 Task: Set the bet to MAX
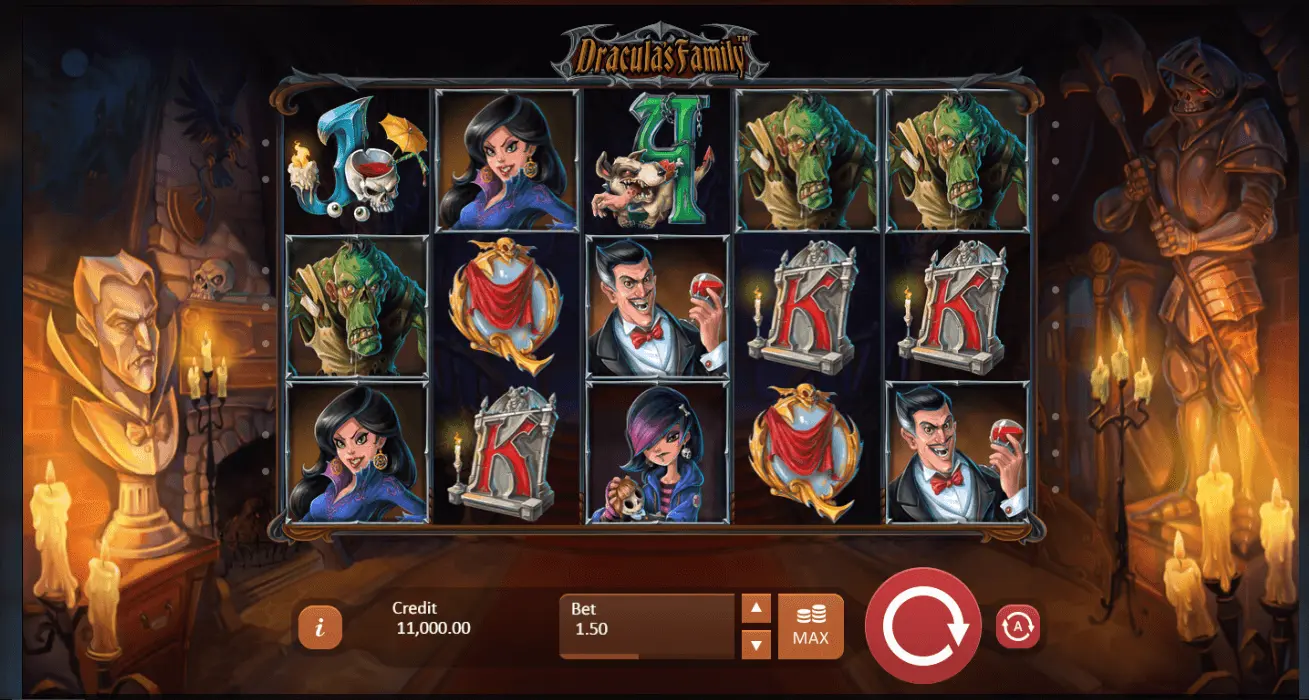[x=810, y=626]
